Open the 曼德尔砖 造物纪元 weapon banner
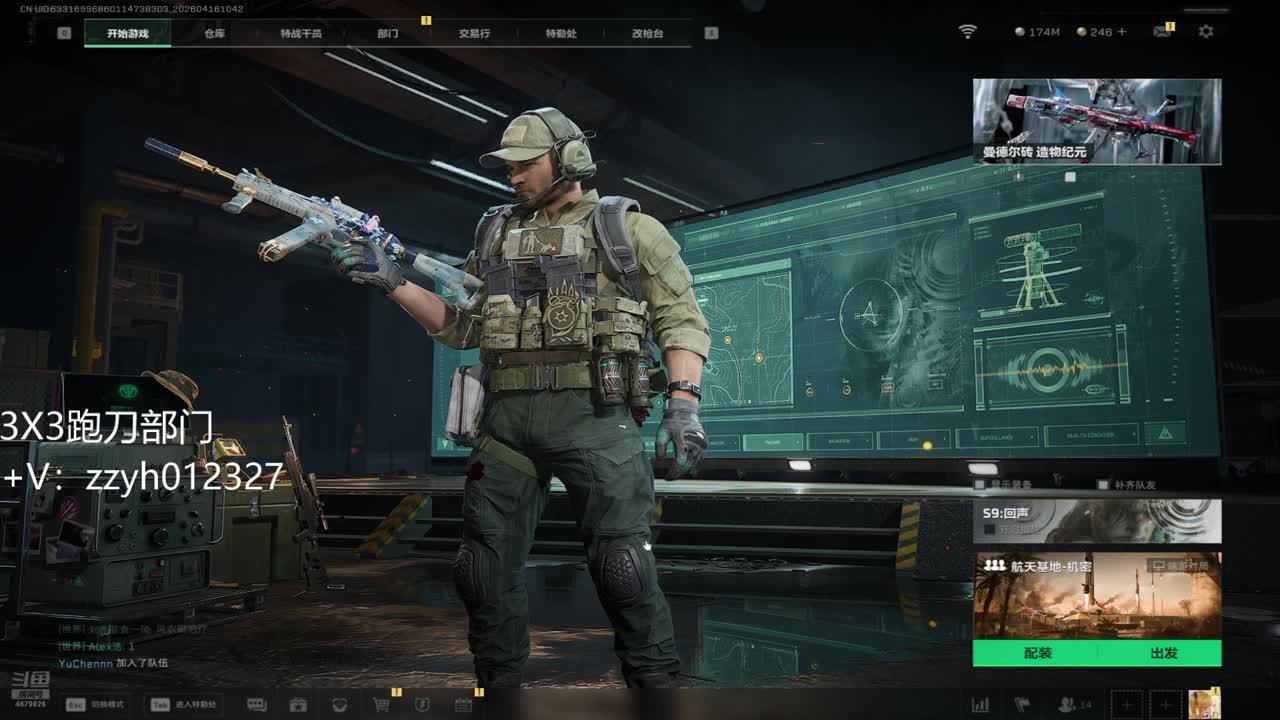The width and height of the screenshot is (1280, 720). coord(1097,121)
